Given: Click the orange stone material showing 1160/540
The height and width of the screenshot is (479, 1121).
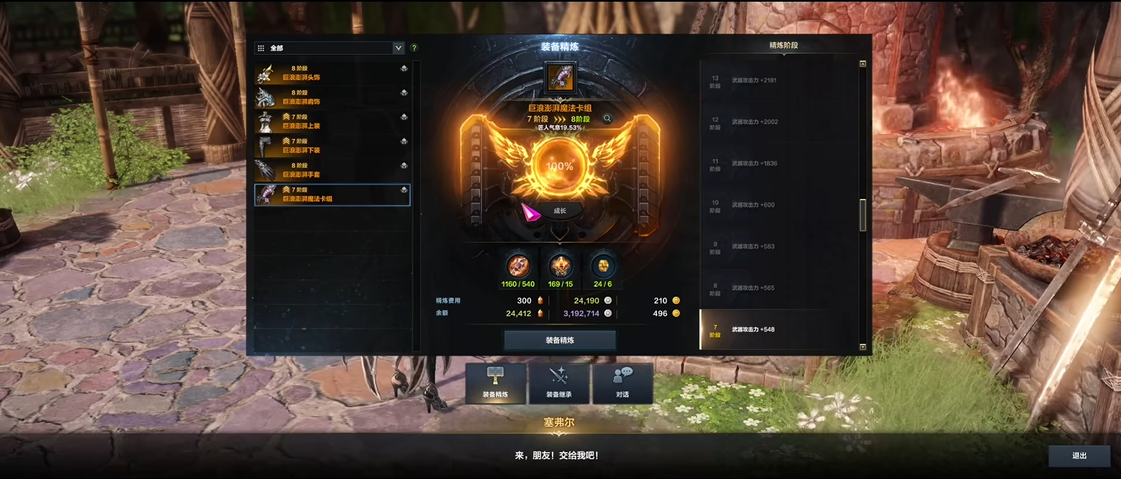Looking at the screenshot, I should [518, 265].
